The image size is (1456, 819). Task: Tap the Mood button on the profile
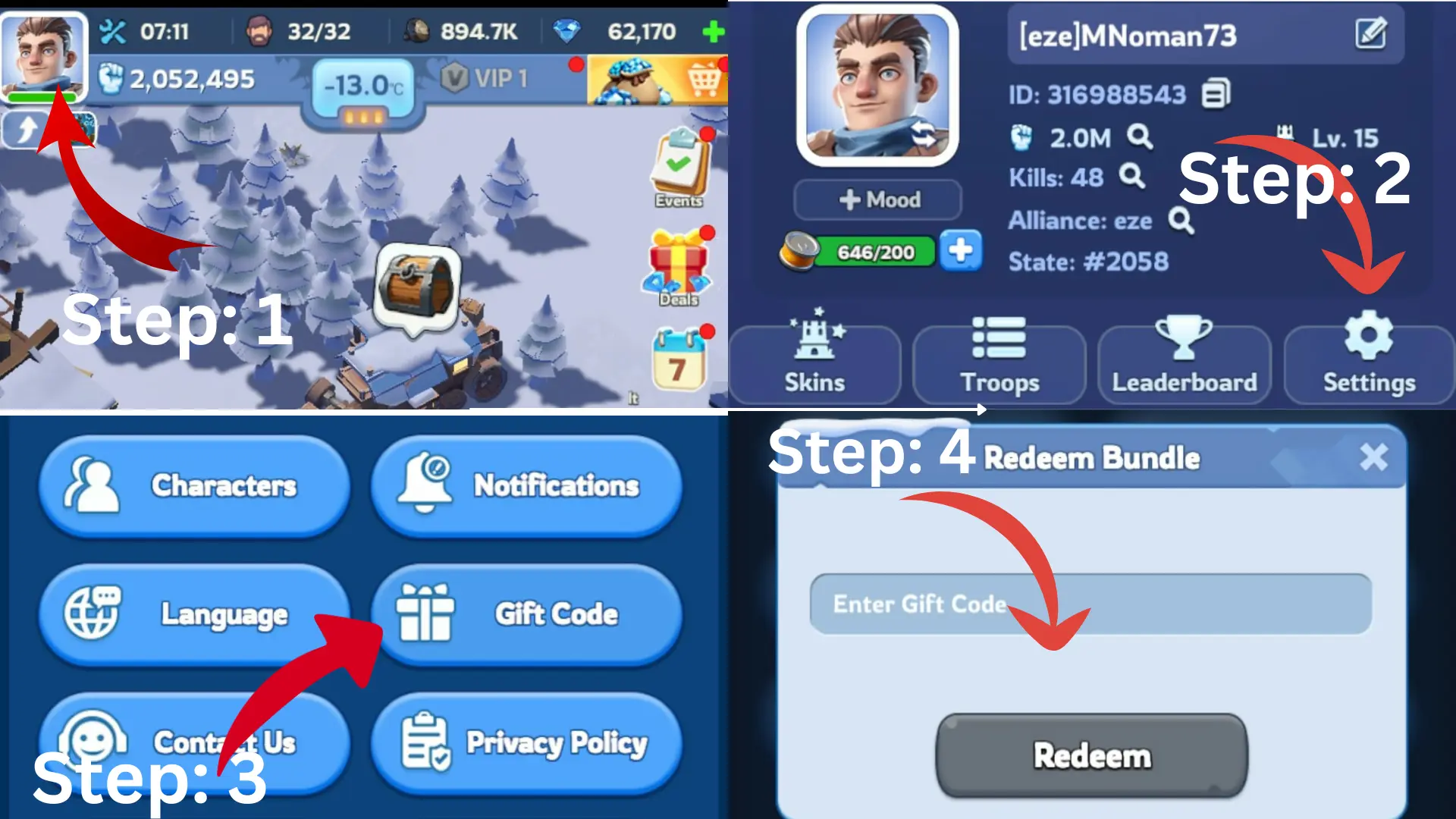tap(877, 199)
